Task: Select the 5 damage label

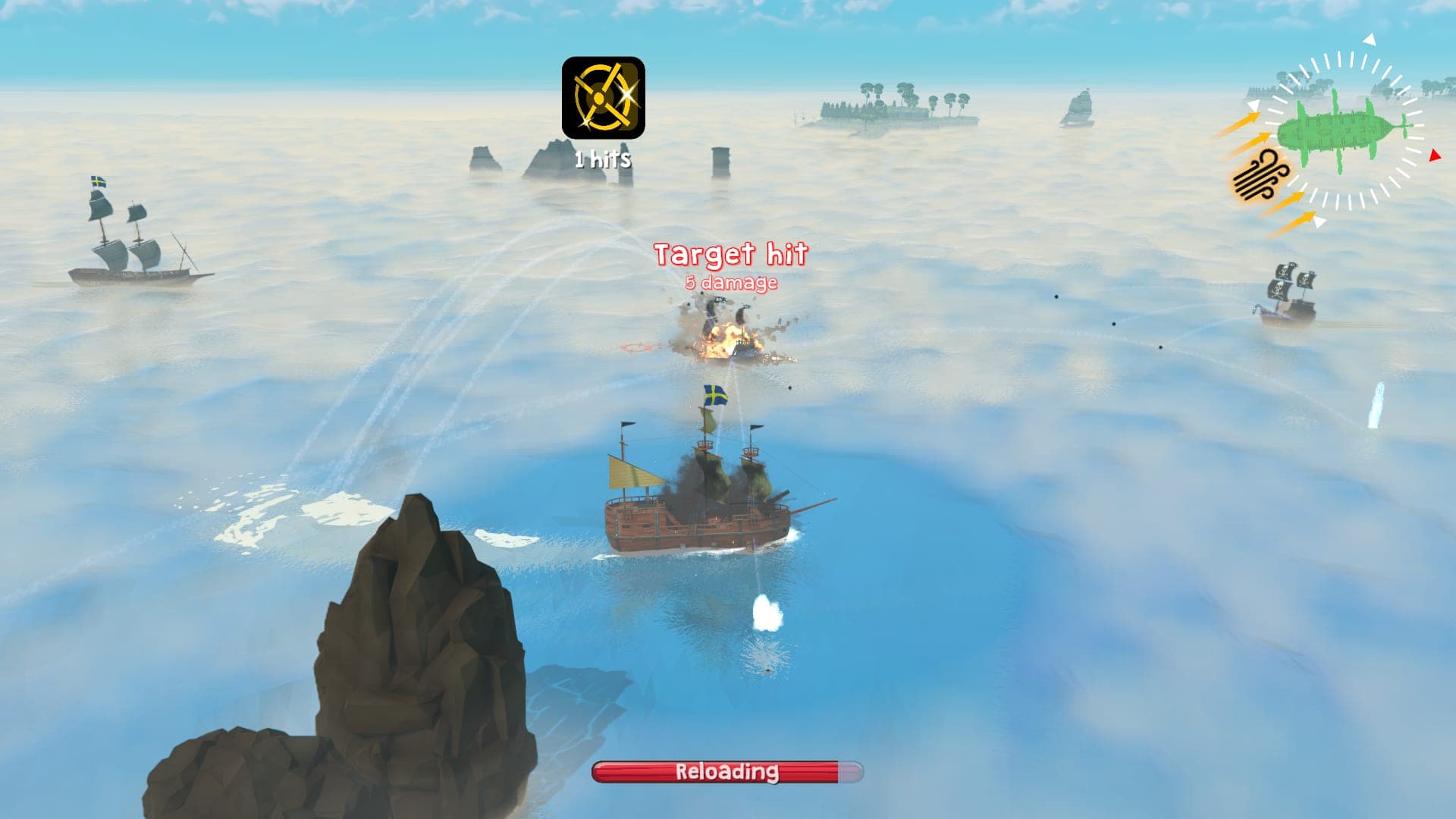Action: [730, 284]
